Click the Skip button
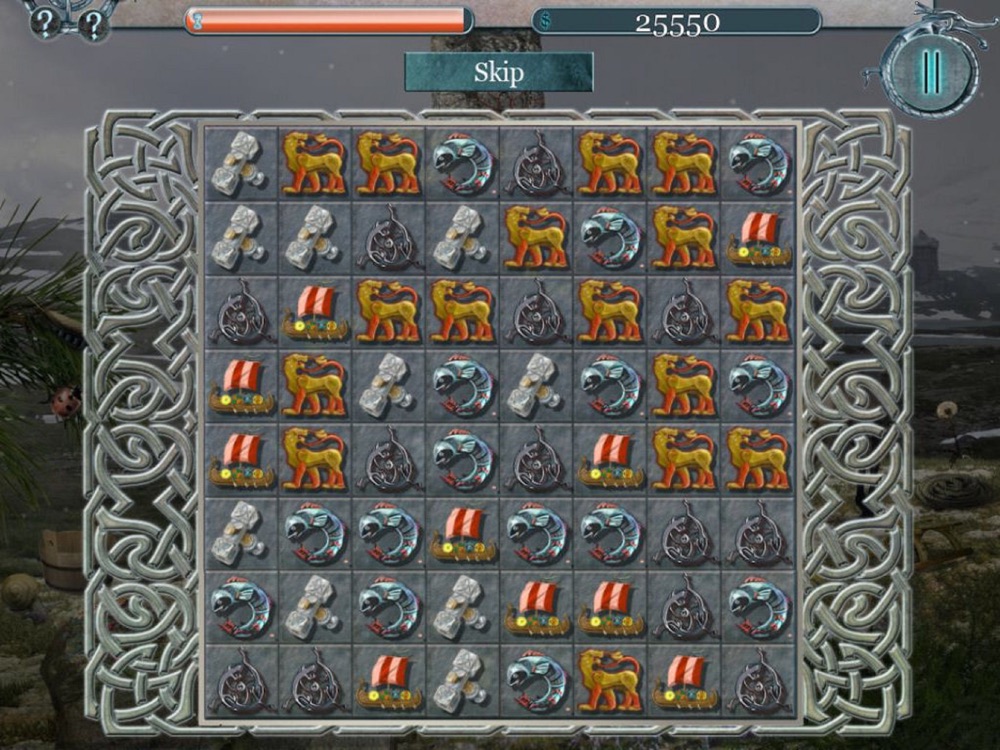This screenshot has height=750, width=1000. 498,72
